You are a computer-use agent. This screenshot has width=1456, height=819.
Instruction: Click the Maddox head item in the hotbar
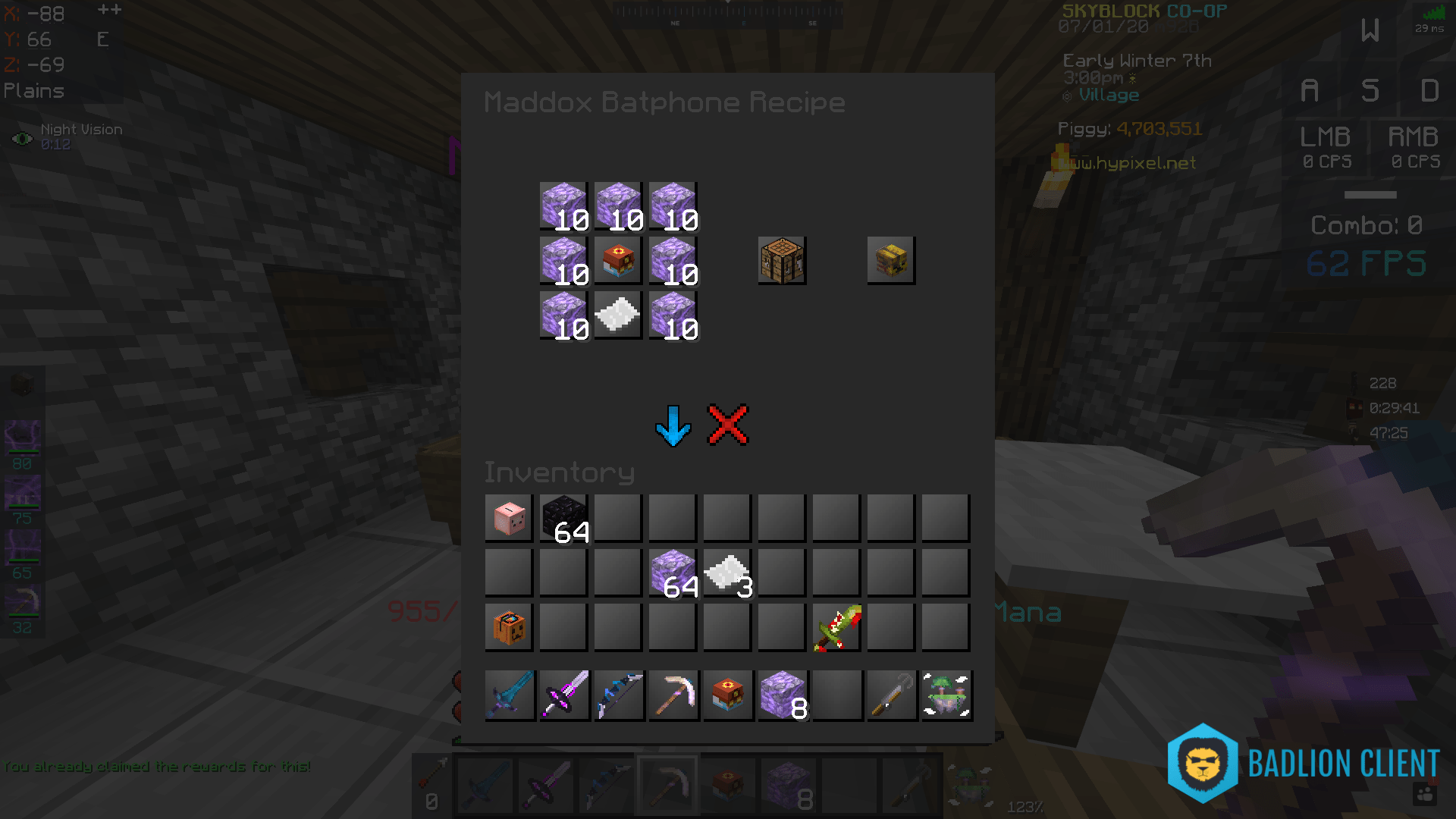727,695
